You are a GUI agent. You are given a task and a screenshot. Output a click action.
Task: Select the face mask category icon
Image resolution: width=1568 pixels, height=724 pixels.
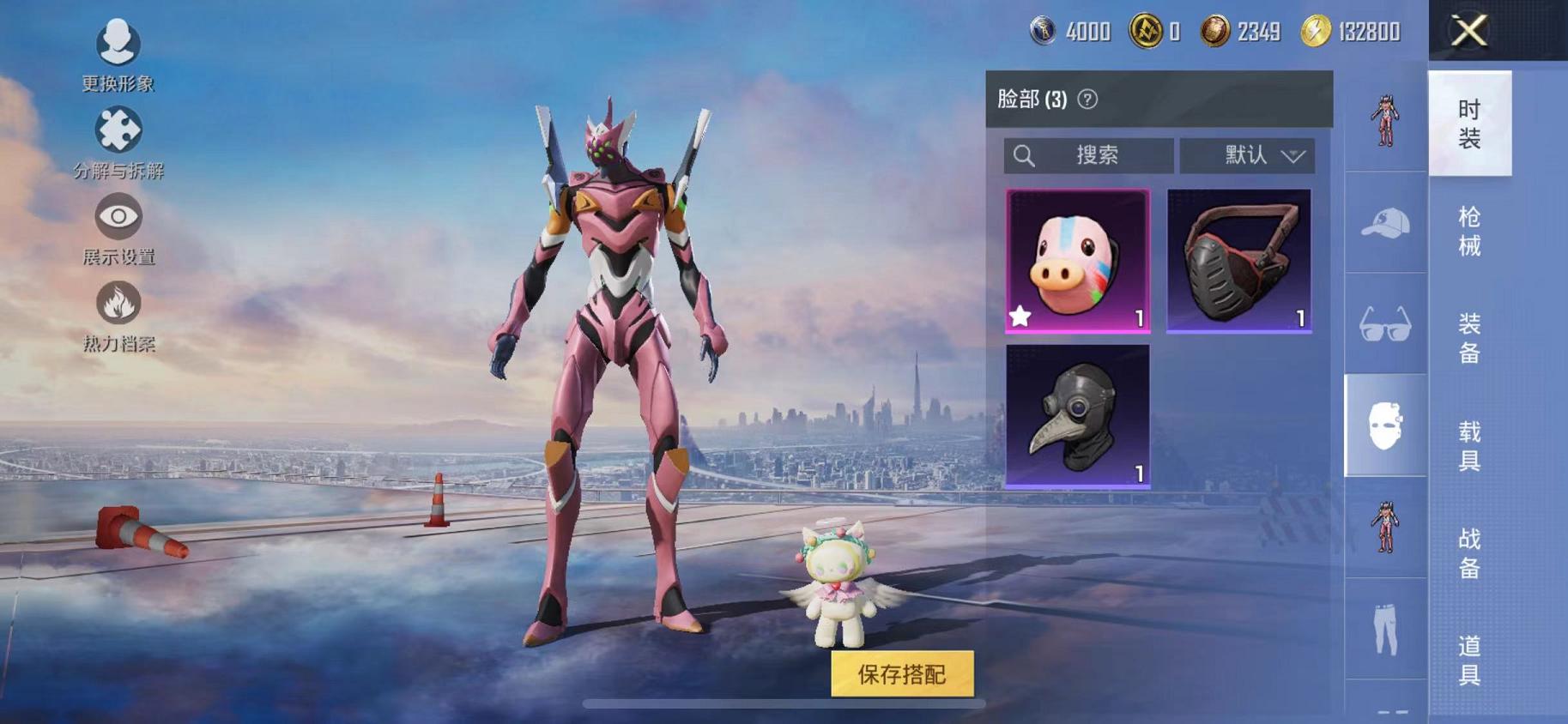point(1385,426)
